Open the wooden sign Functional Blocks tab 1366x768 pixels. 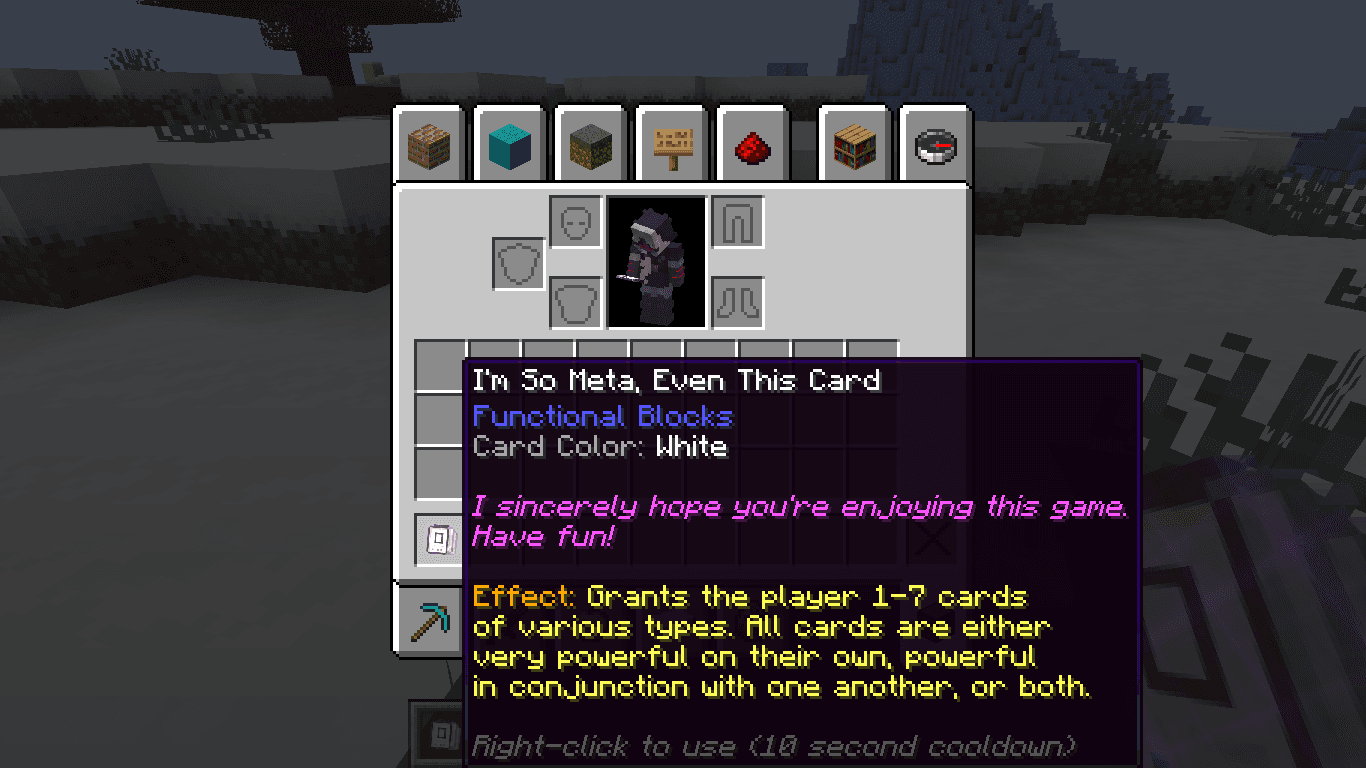coord(673,147)
